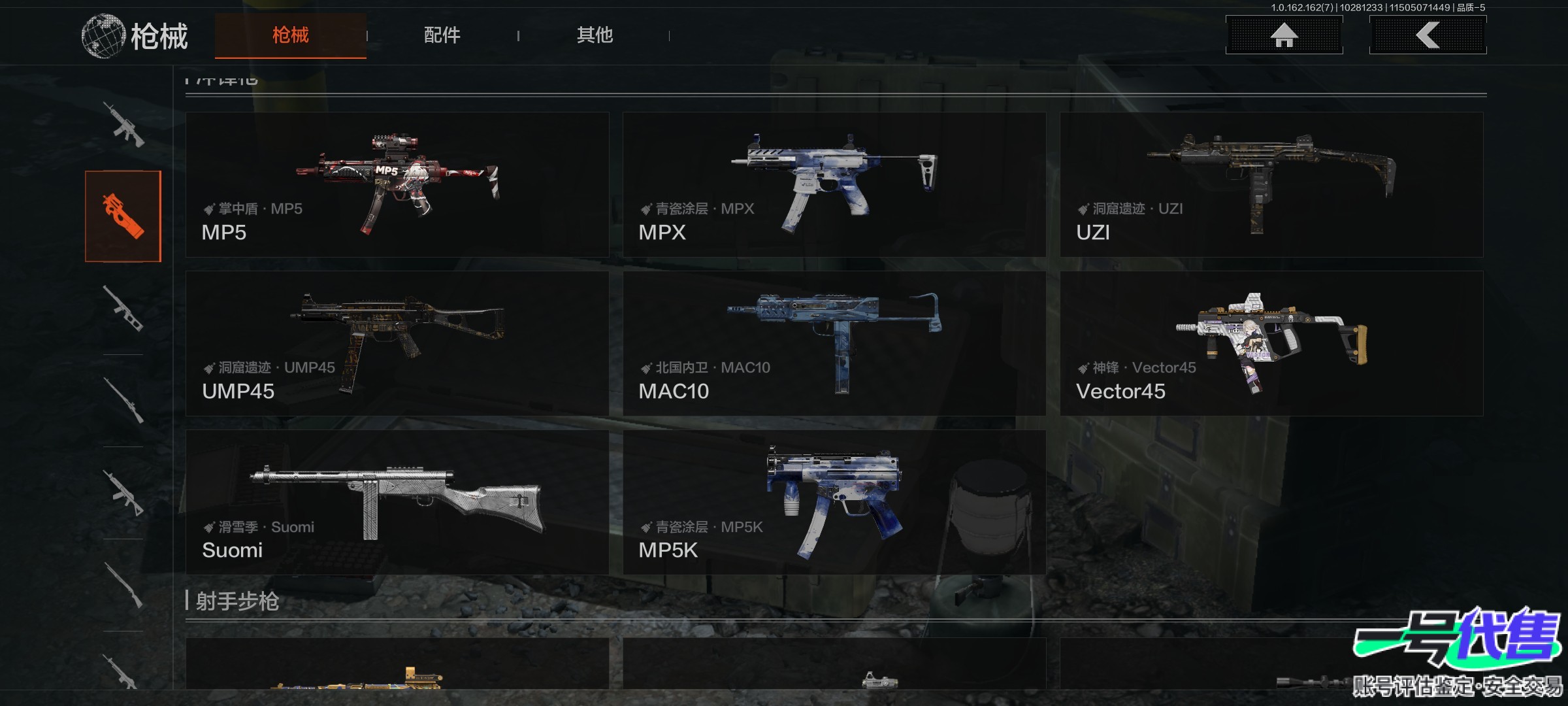The image size is (1568, 706).
Task: Return to the home screen
Action: (x=1284, y=35)
